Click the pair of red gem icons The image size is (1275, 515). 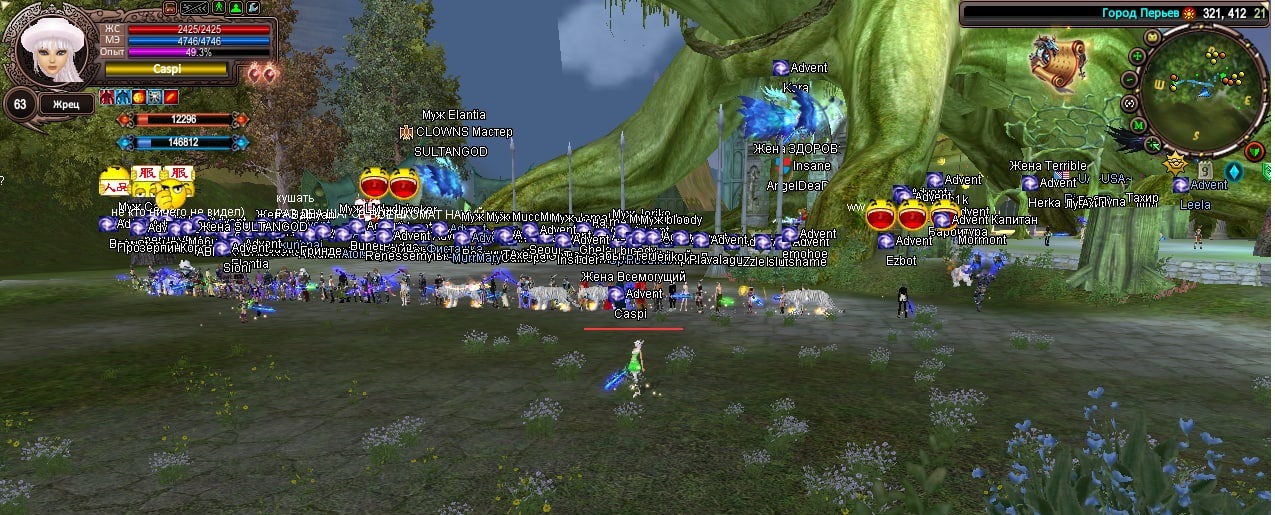(263, 71)
